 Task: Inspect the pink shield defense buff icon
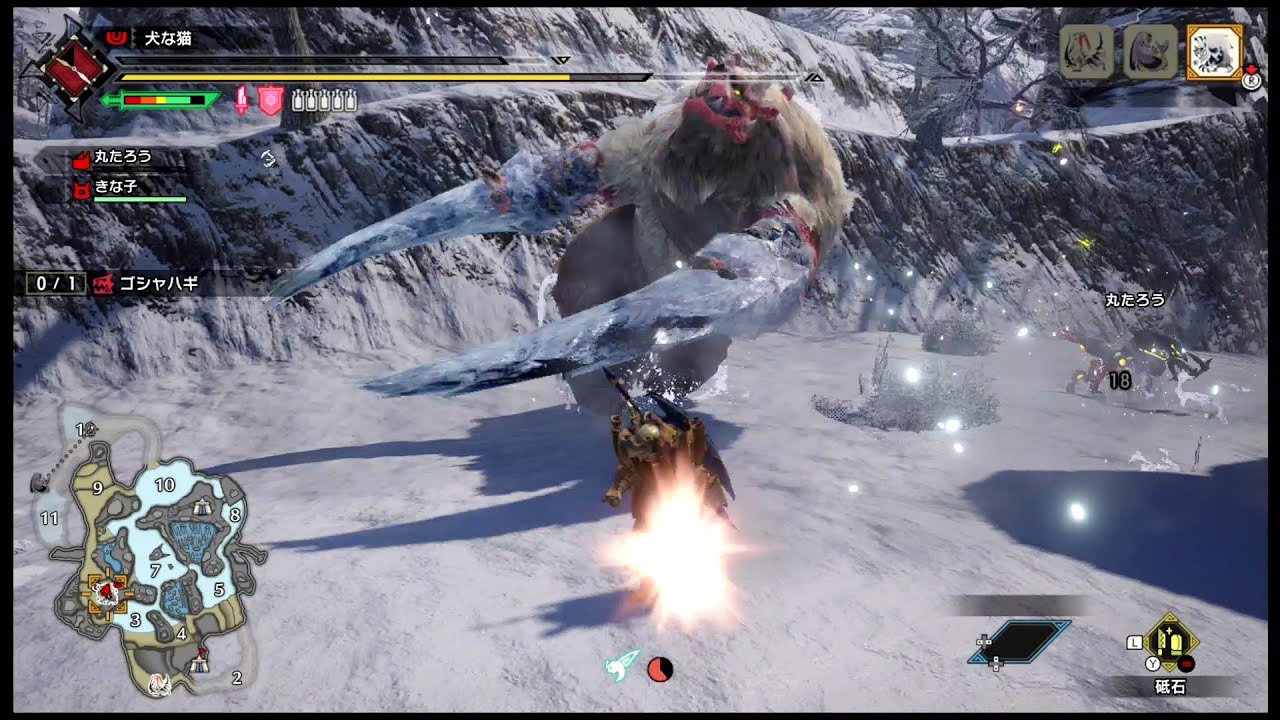click(x=271, y=100)
